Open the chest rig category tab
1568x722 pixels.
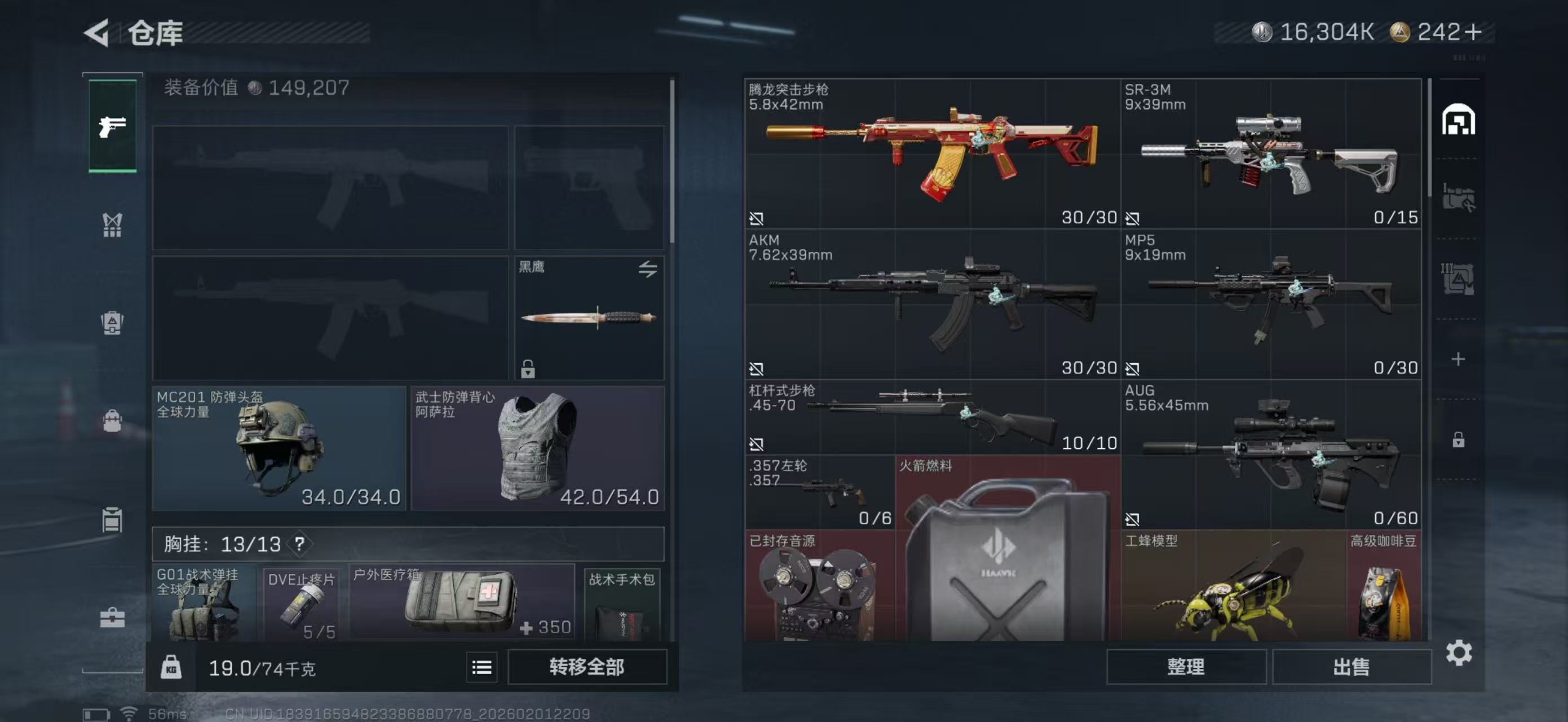click(113, 225)
